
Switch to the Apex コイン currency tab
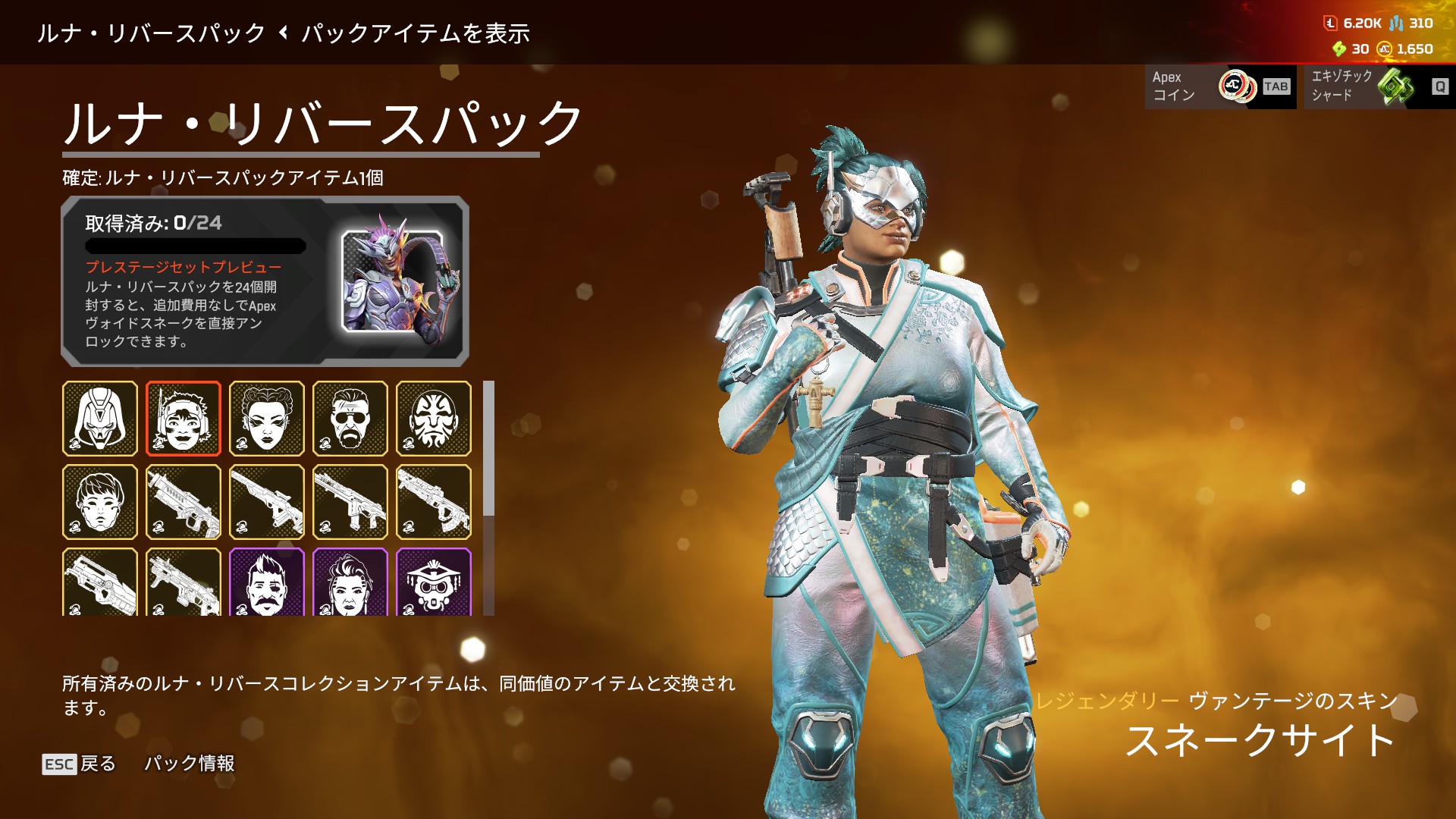coord(1219,86)
